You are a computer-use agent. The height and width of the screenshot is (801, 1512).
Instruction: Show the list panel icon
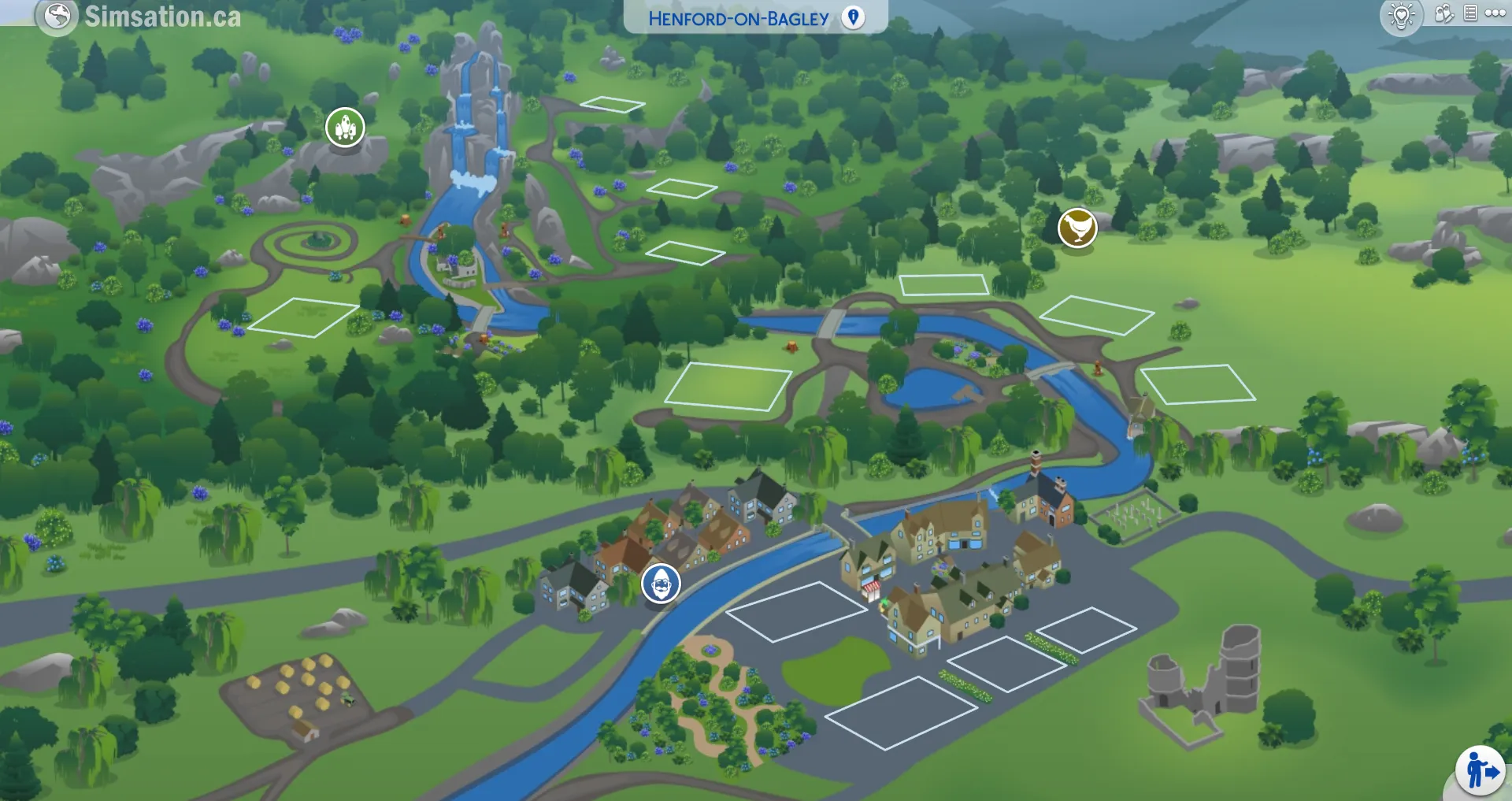pos(1470,13)
